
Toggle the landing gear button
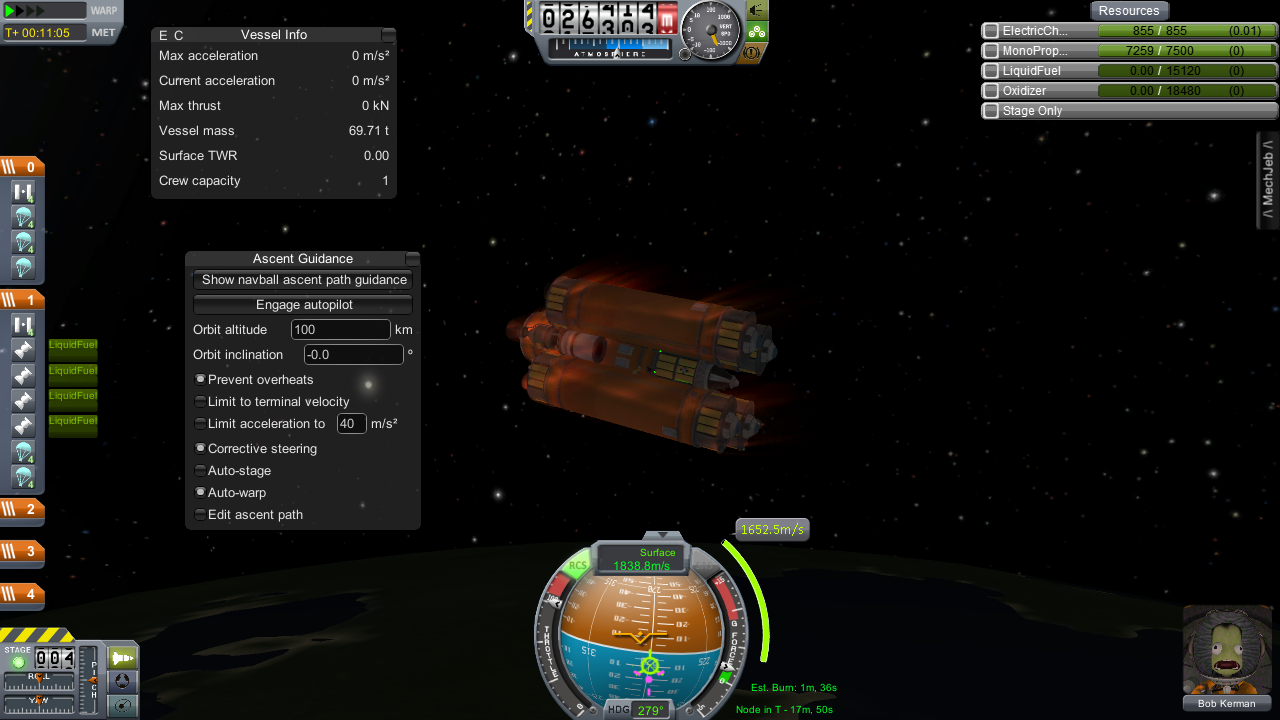tap(757, 31)
